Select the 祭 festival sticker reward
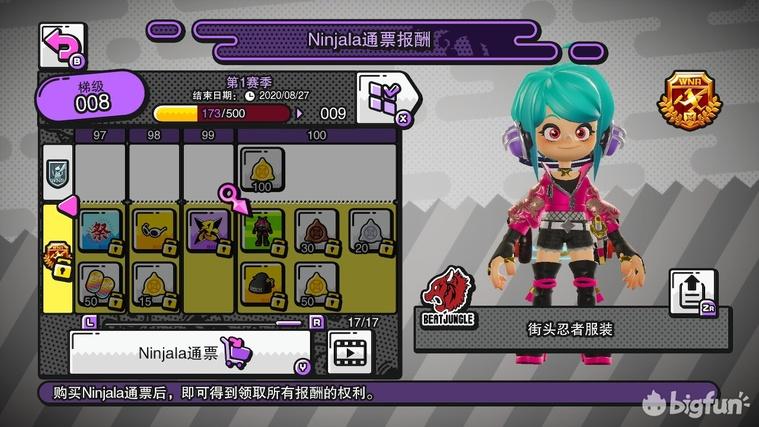Image resolution: width=759 pixels, height=427 pixels. tap(100, 232)
